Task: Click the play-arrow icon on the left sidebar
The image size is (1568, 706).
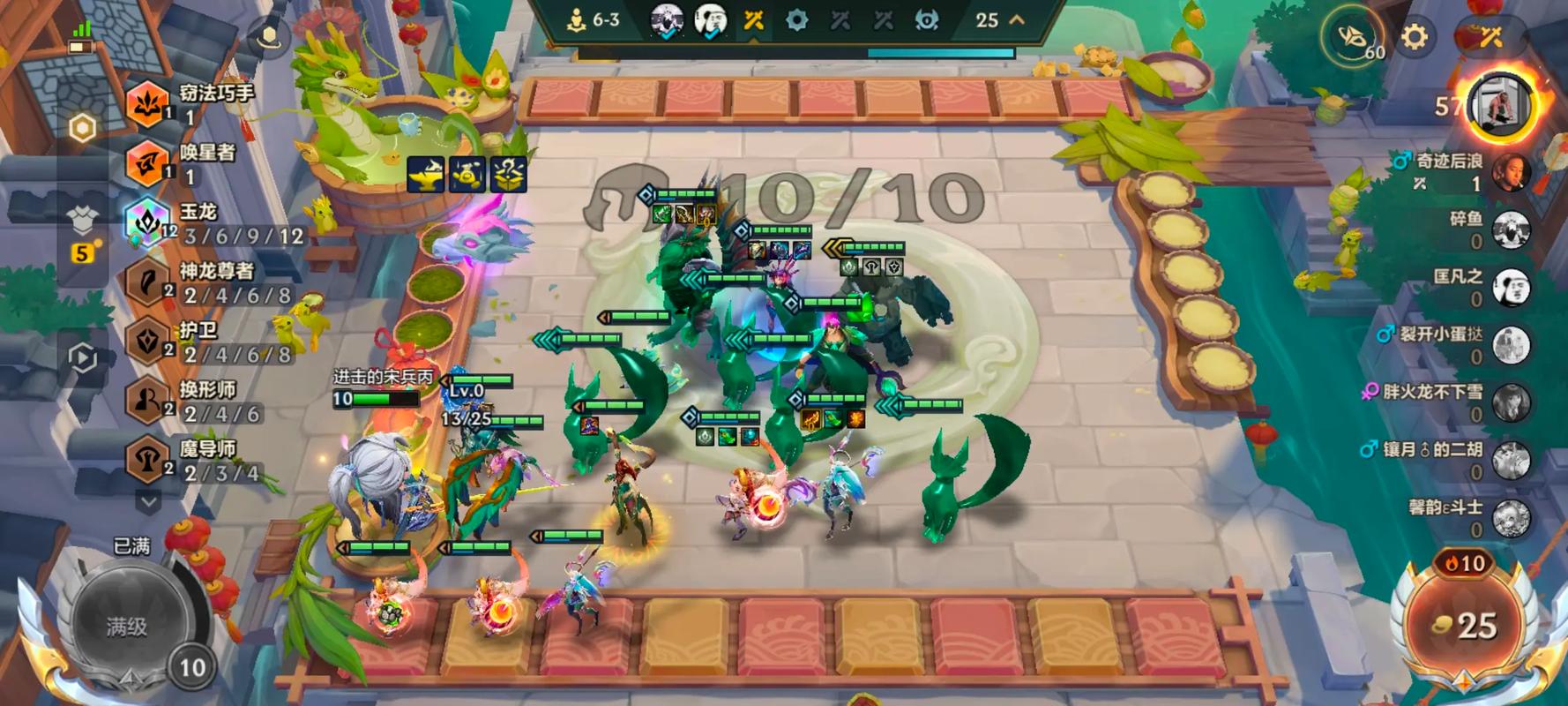Action: (82, 357)
